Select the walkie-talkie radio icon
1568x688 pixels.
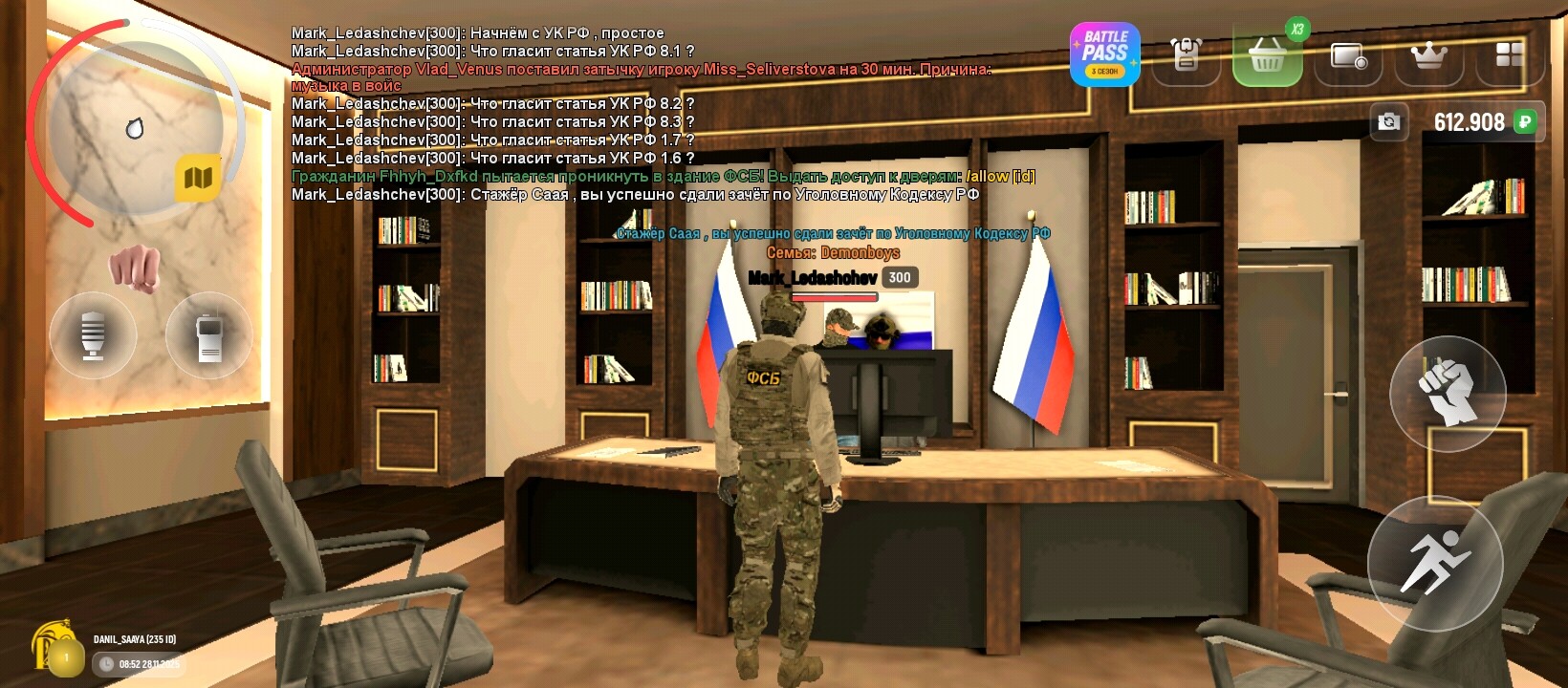tap(209, 335)
